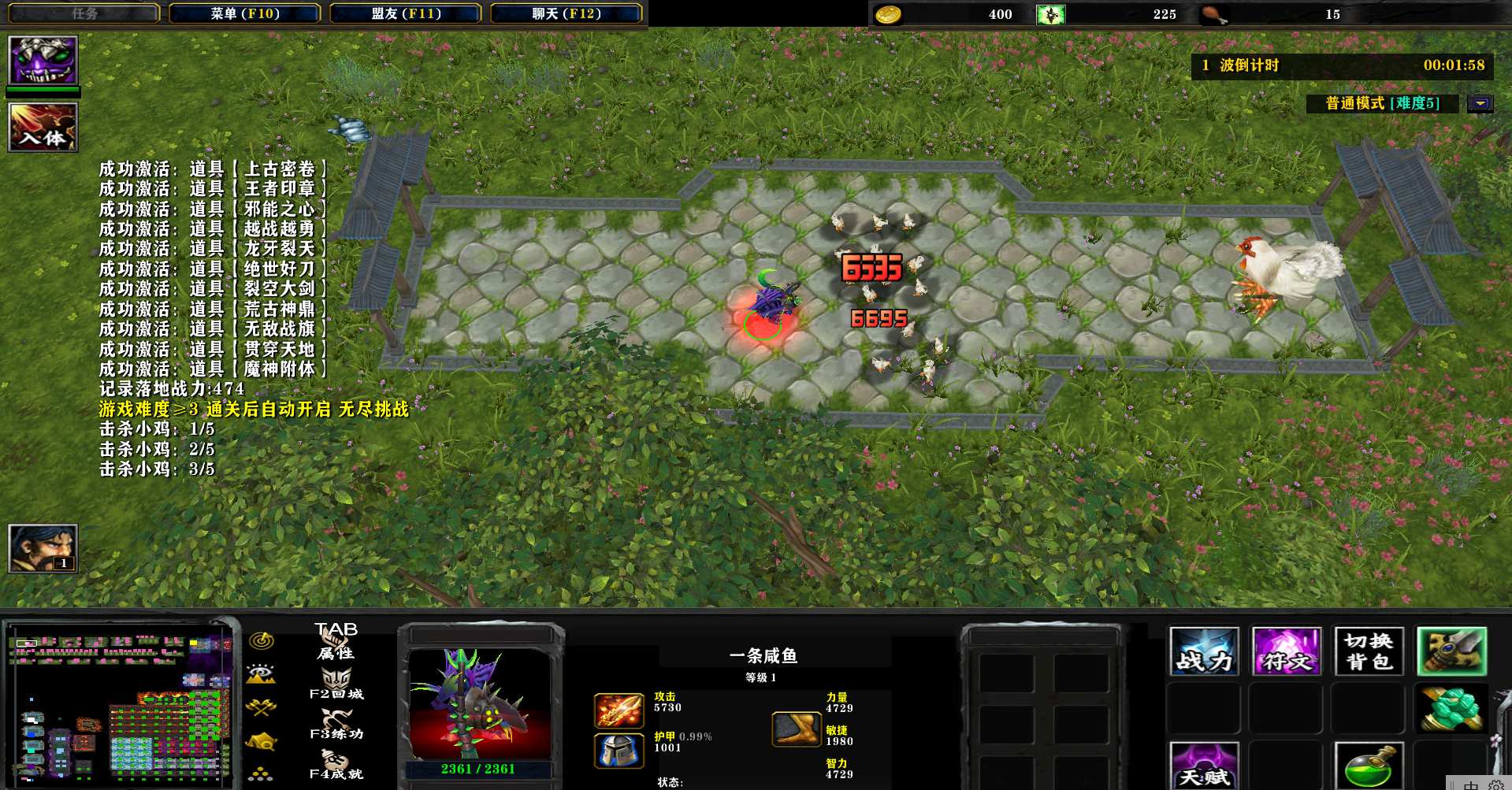Open the TAB 属性 attributes panel
The width and height of the screenshot is (1512, 790).
click(336, 641)
